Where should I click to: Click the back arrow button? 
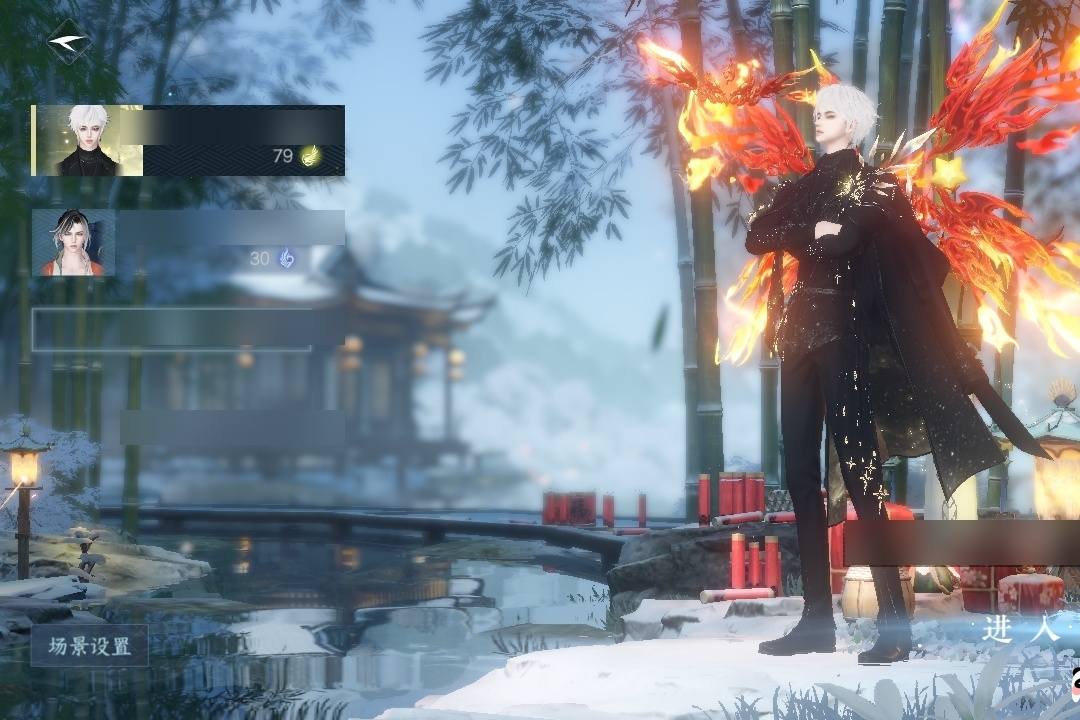click(68, 42)
